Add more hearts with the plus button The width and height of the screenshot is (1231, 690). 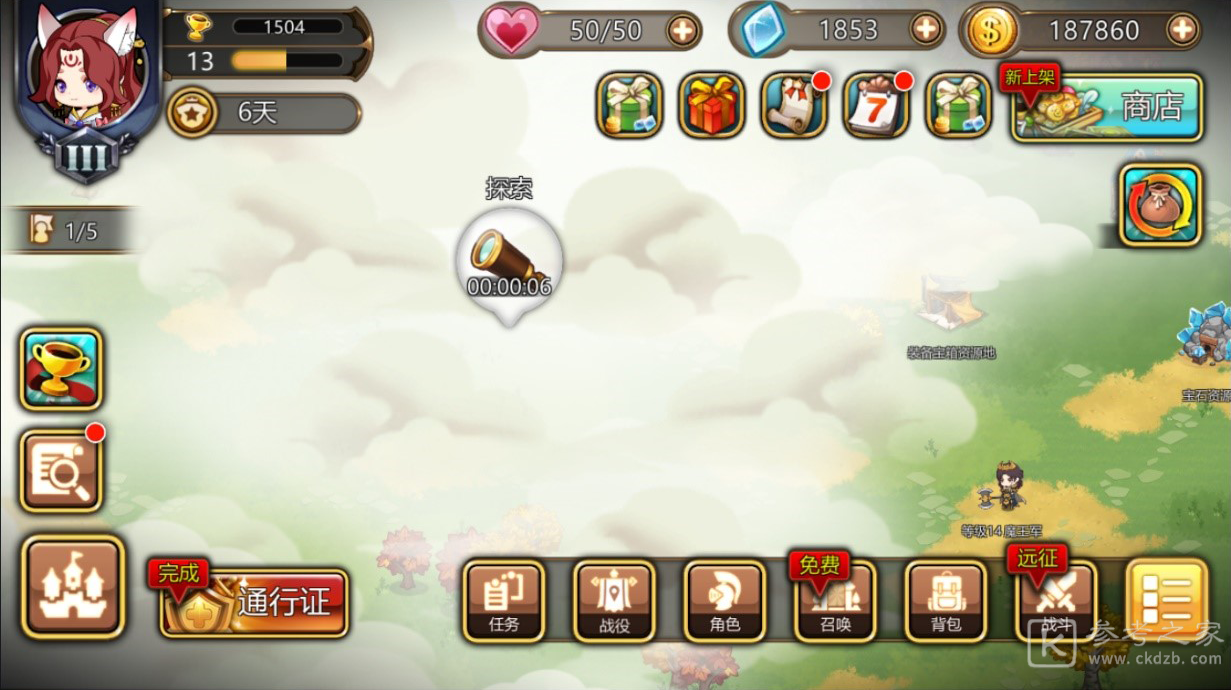682,31
